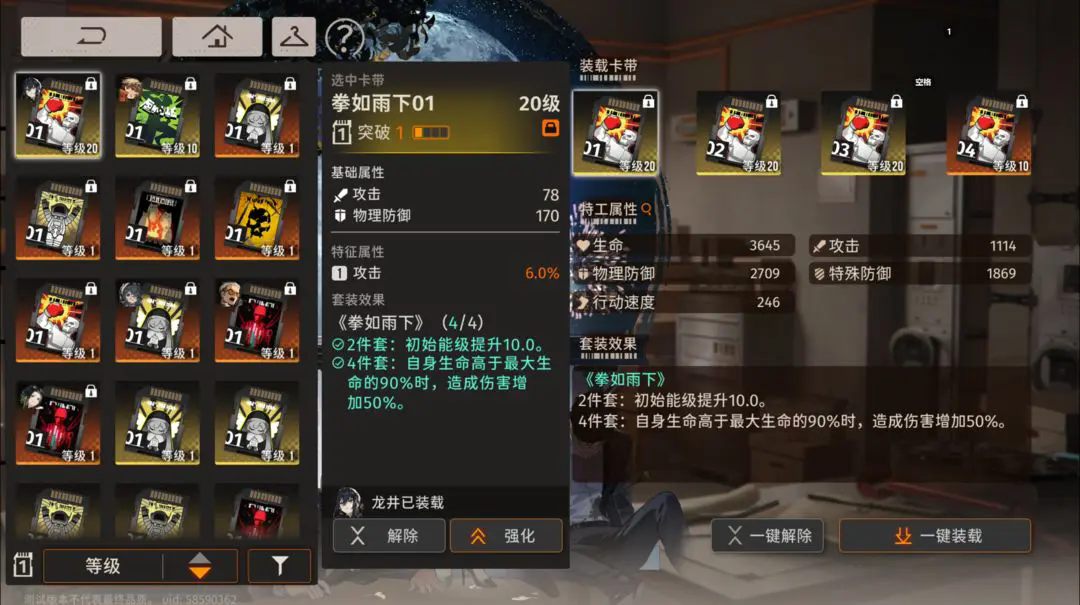1080x605 pixels.
Task: Pick the burning flame cassette
Action: pyautogui.click(x=157, y=217)
